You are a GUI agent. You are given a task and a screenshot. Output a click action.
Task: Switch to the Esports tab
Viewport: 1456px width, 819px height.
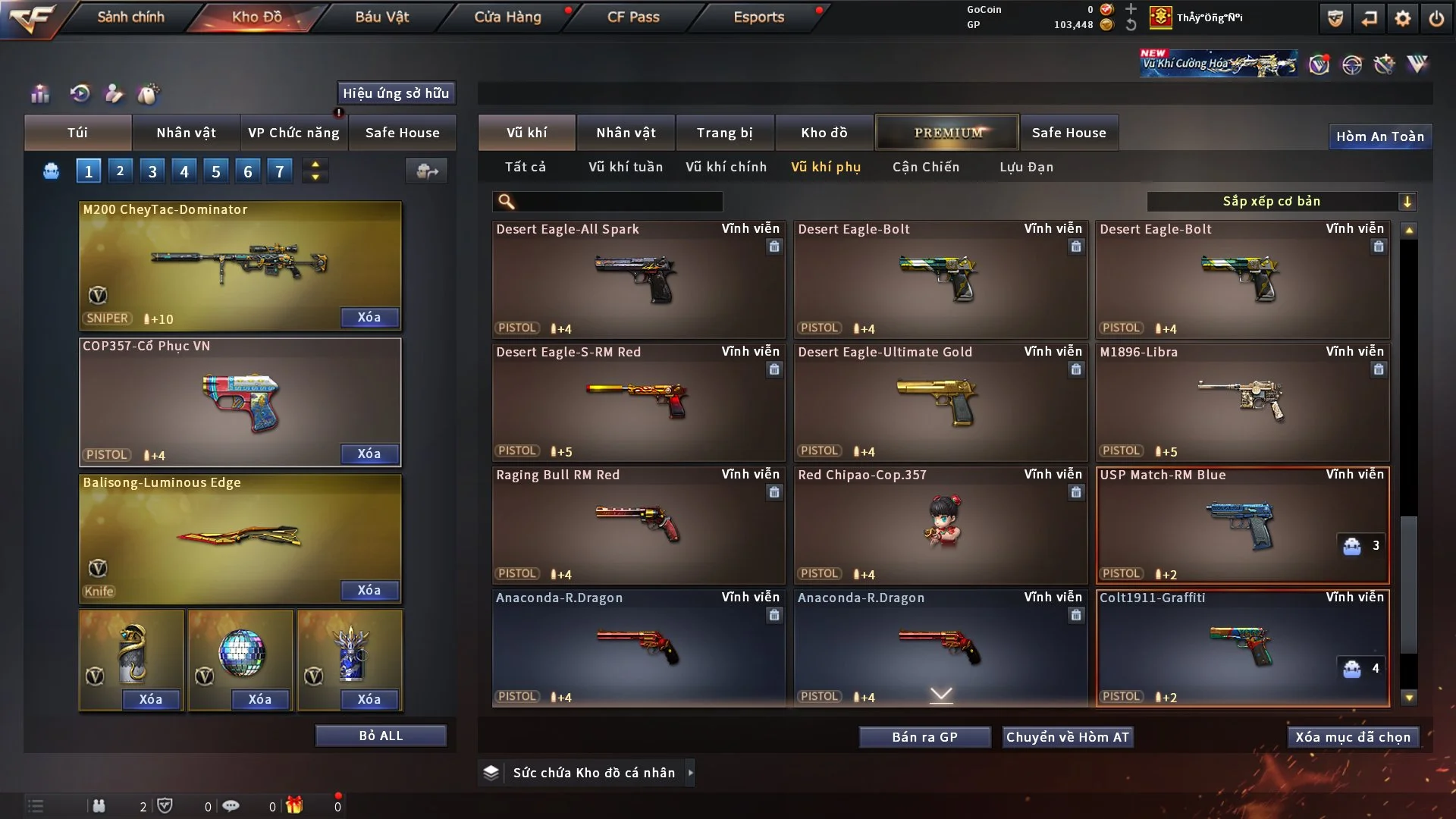pyautogui.click(x=758, y=17)
